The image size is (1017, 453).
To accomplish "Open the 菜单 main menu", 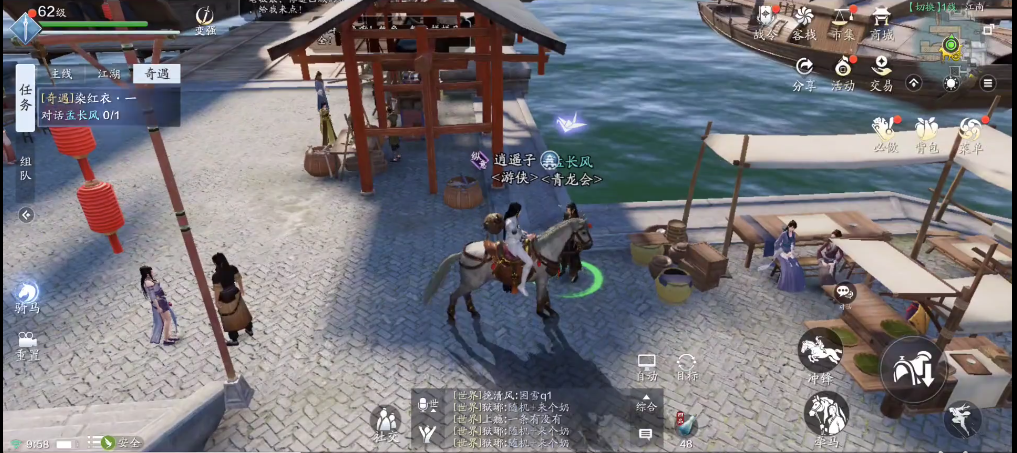I will pos(970,134).
